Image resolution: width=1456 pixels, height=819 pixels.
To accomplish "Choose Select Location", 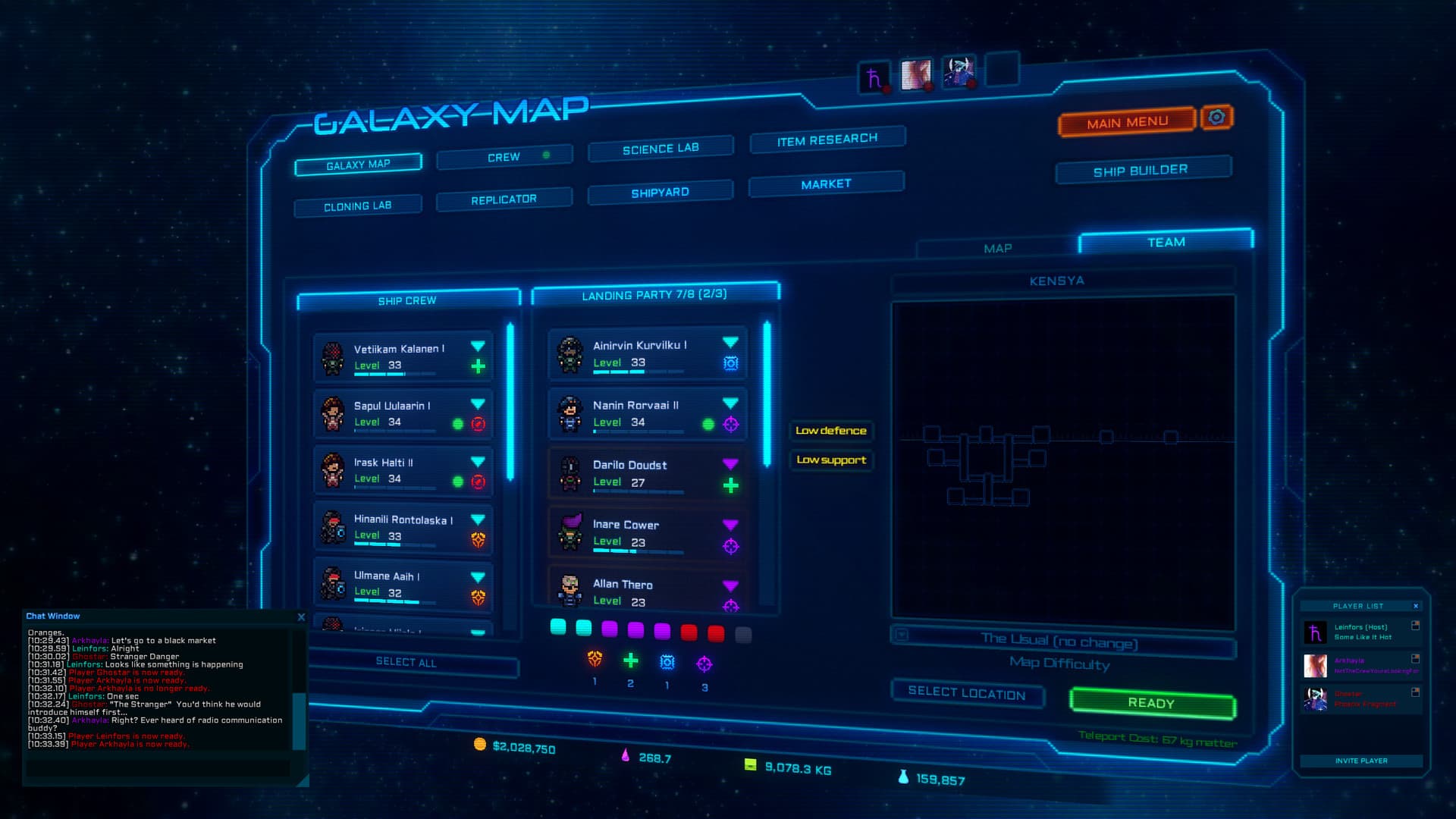I will coord(966,693).
